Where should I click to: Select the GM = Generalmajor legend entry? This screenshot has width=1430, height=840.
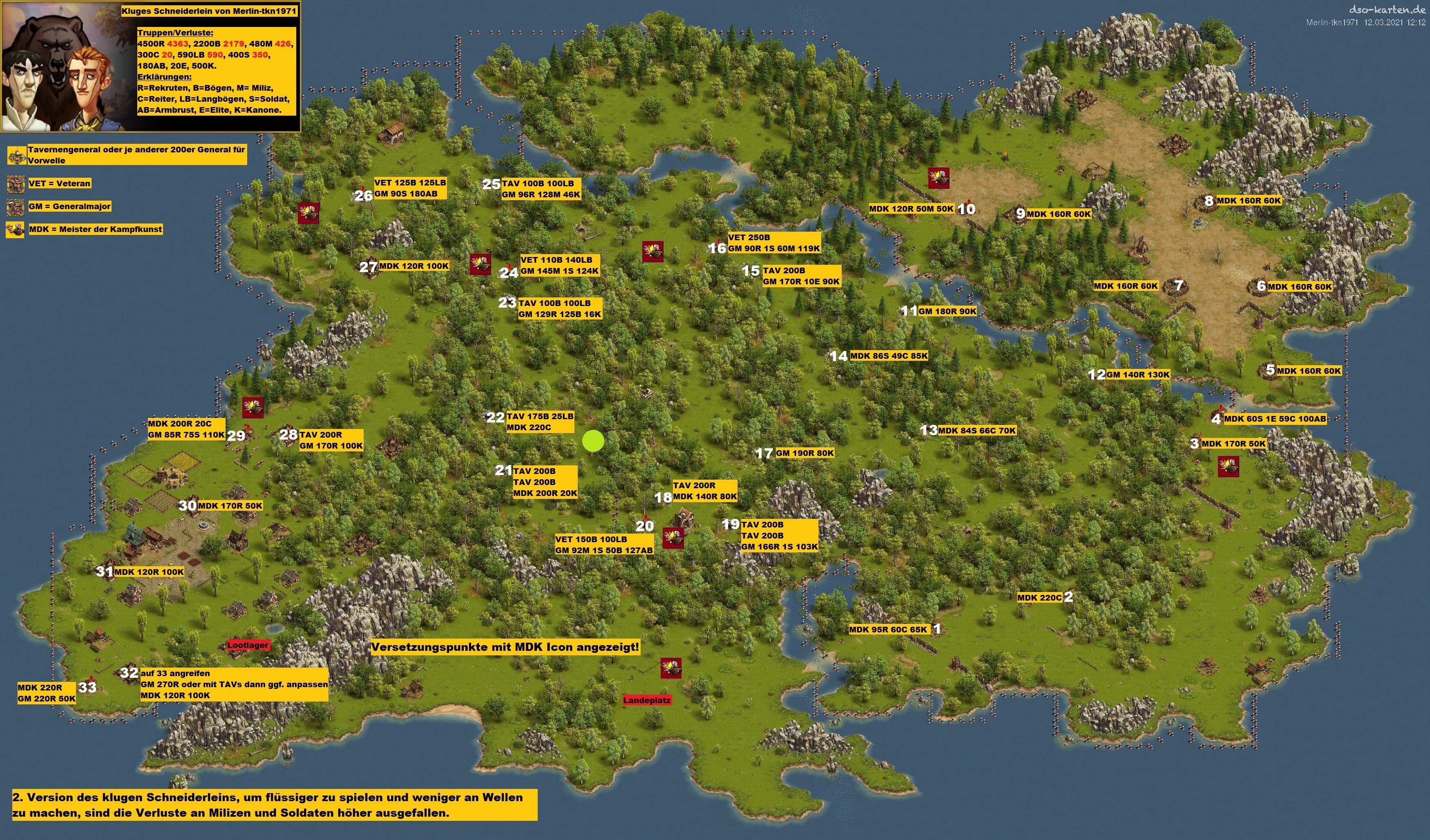(x=69, y=207)
